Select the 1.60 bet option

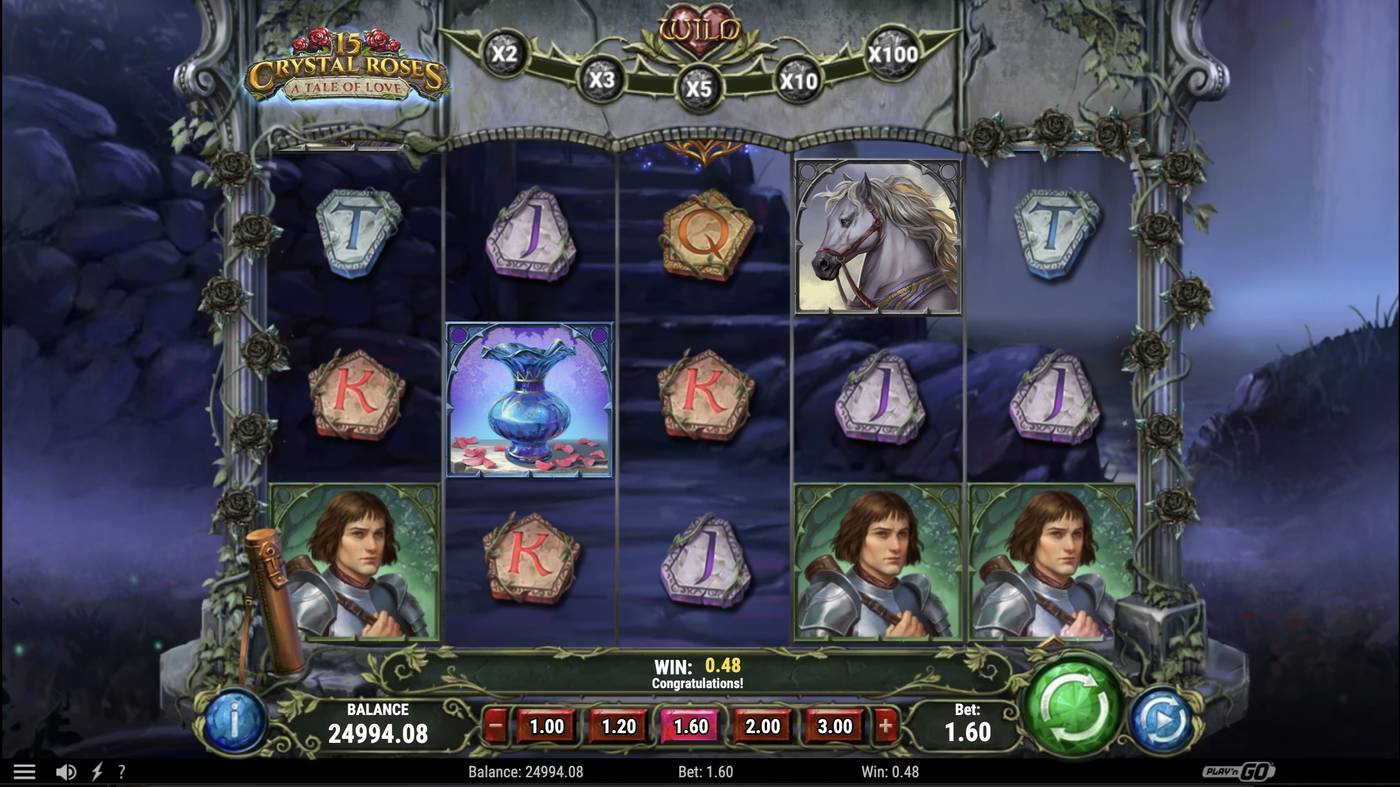pos(690,727)
